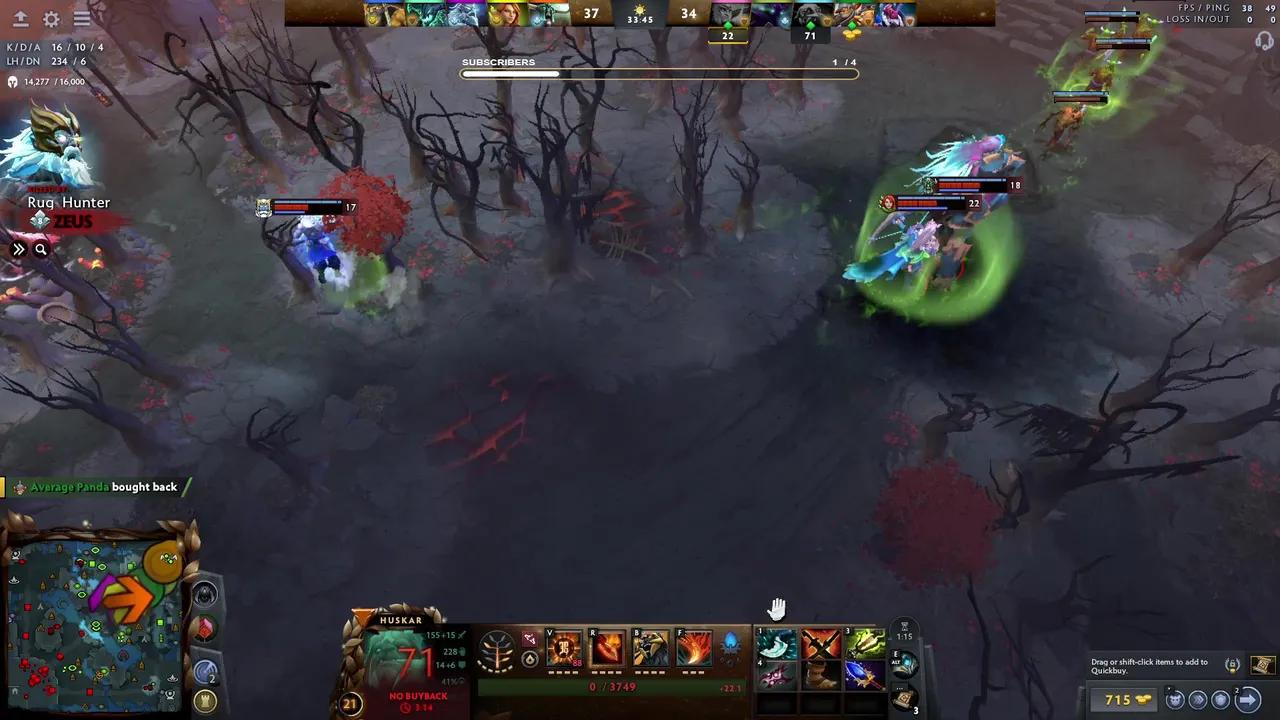The width and height of the screenshot is (1280, 720).
Task: Expand the killer info panel with the chevron arrows
Action: pyautogui.click(x=18, y=249)
